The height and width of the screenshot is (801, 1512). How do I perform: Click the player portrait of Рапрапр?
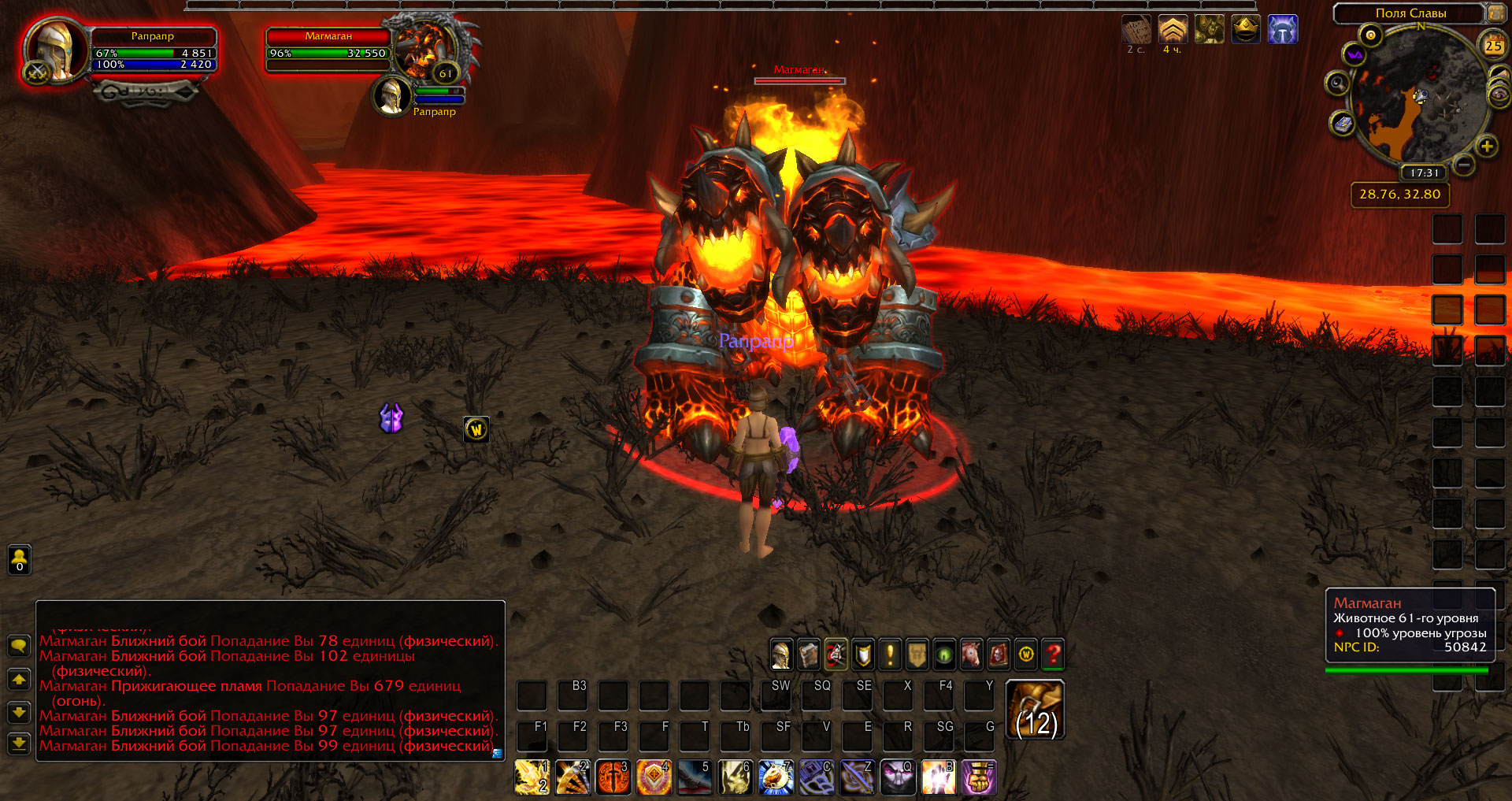click(55, 49)
